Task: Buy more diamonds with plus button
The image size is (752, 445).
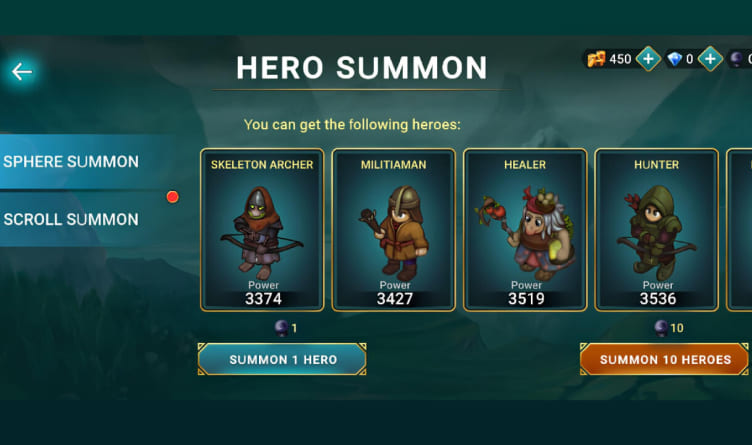Action: tap(710, 59)
